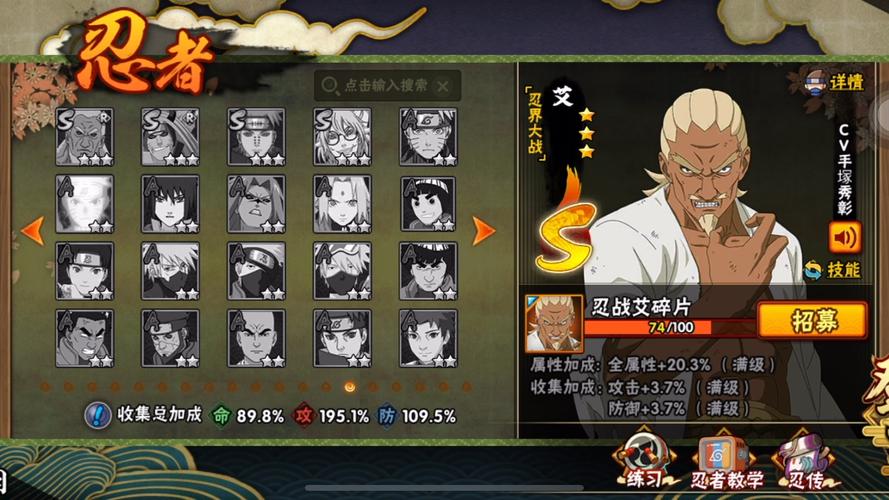Show 收集总加成 info via exclamation icon
This screenshot has height=500, width=889.
click(98, 415)
